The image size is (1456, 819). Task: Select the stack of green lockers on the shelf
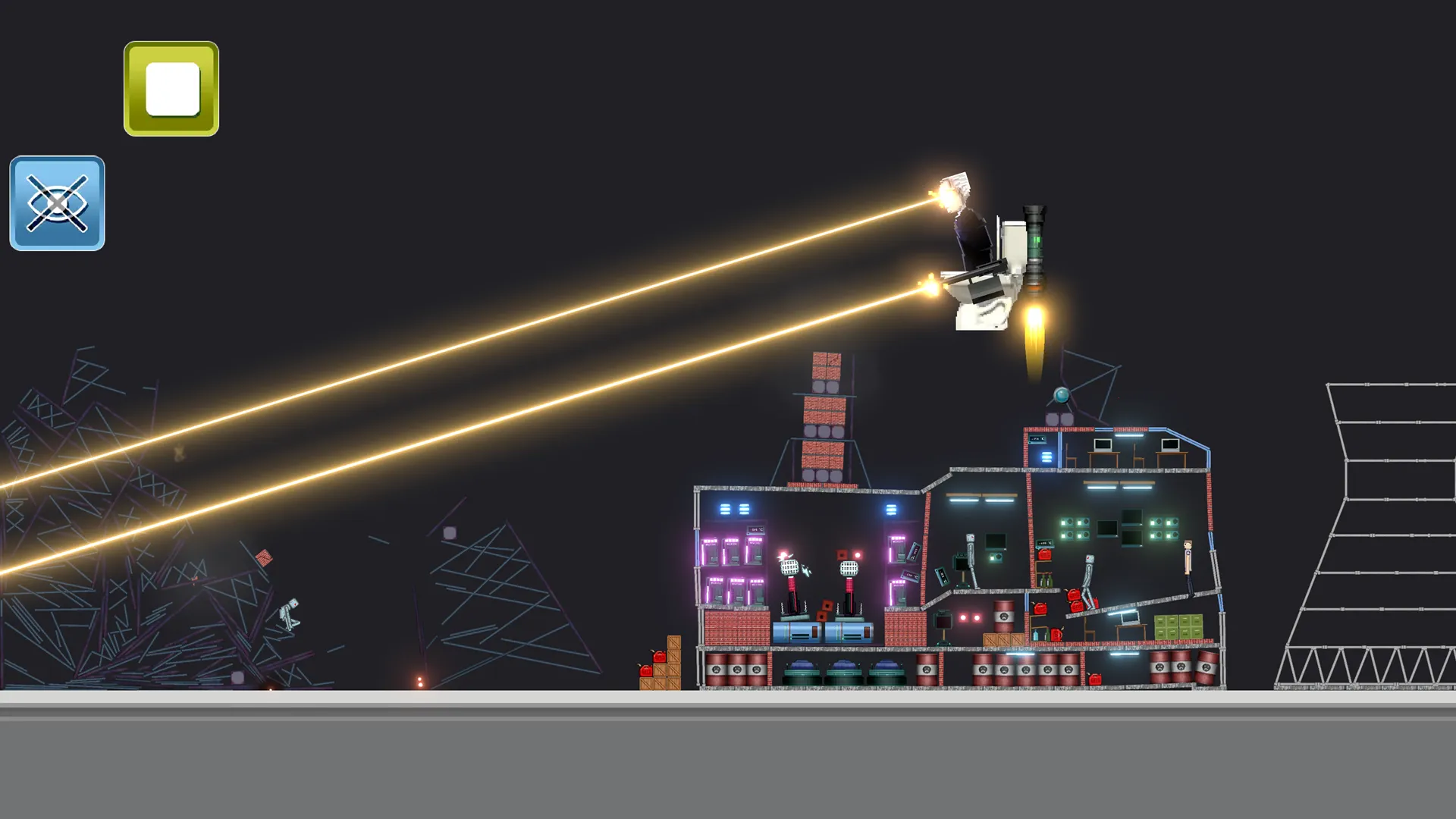tap(1177, 626)
